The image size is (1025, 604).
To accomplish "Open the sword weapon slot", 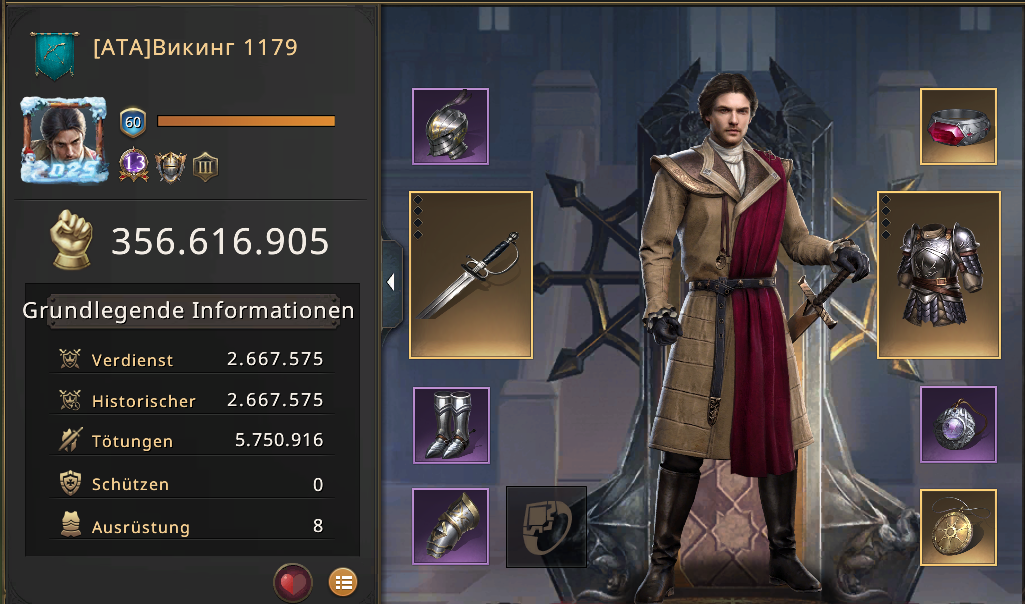I will [x=470, y=275].
